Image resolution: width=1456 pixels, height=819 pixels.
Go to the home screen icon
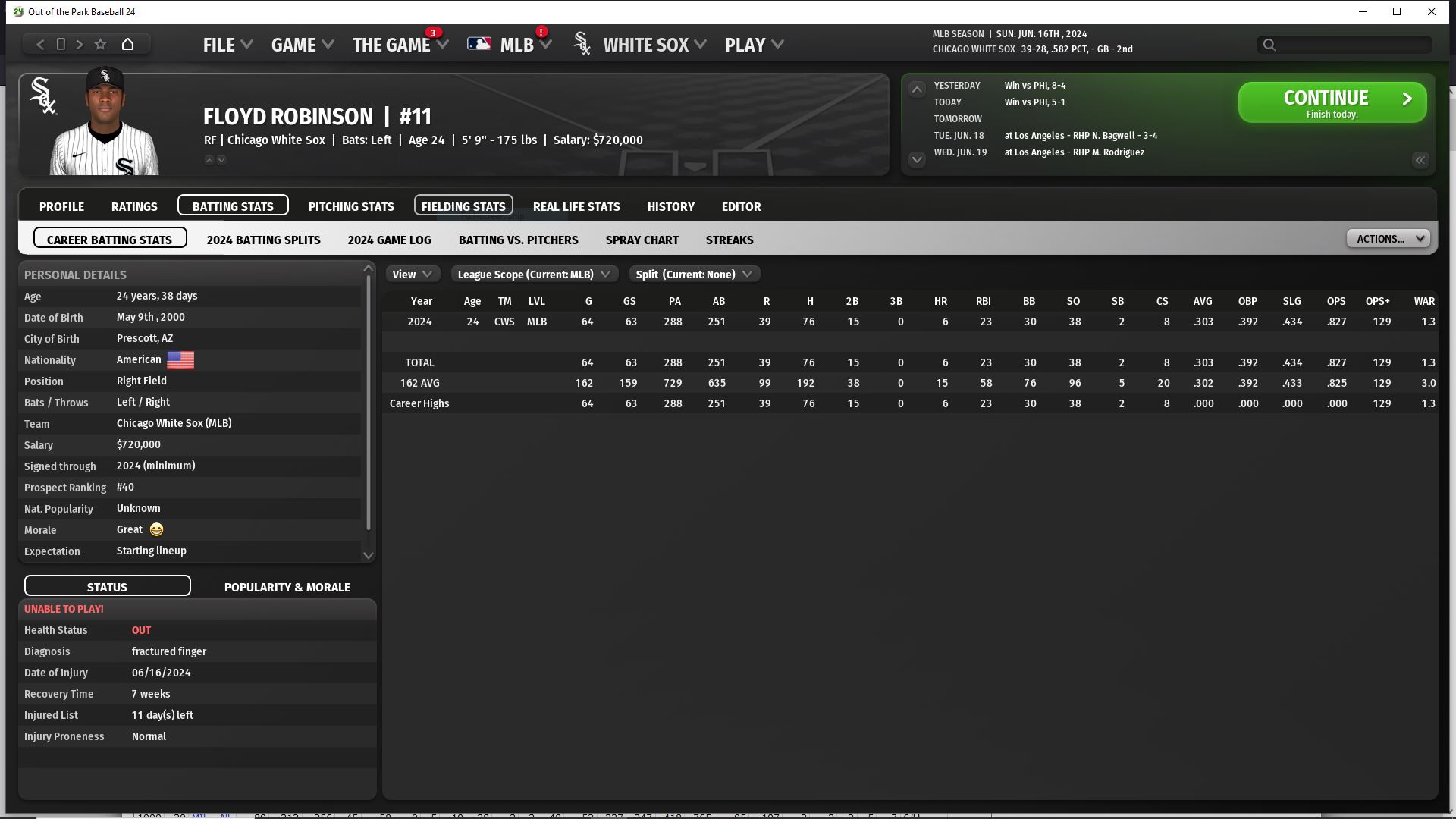point(127,44)
